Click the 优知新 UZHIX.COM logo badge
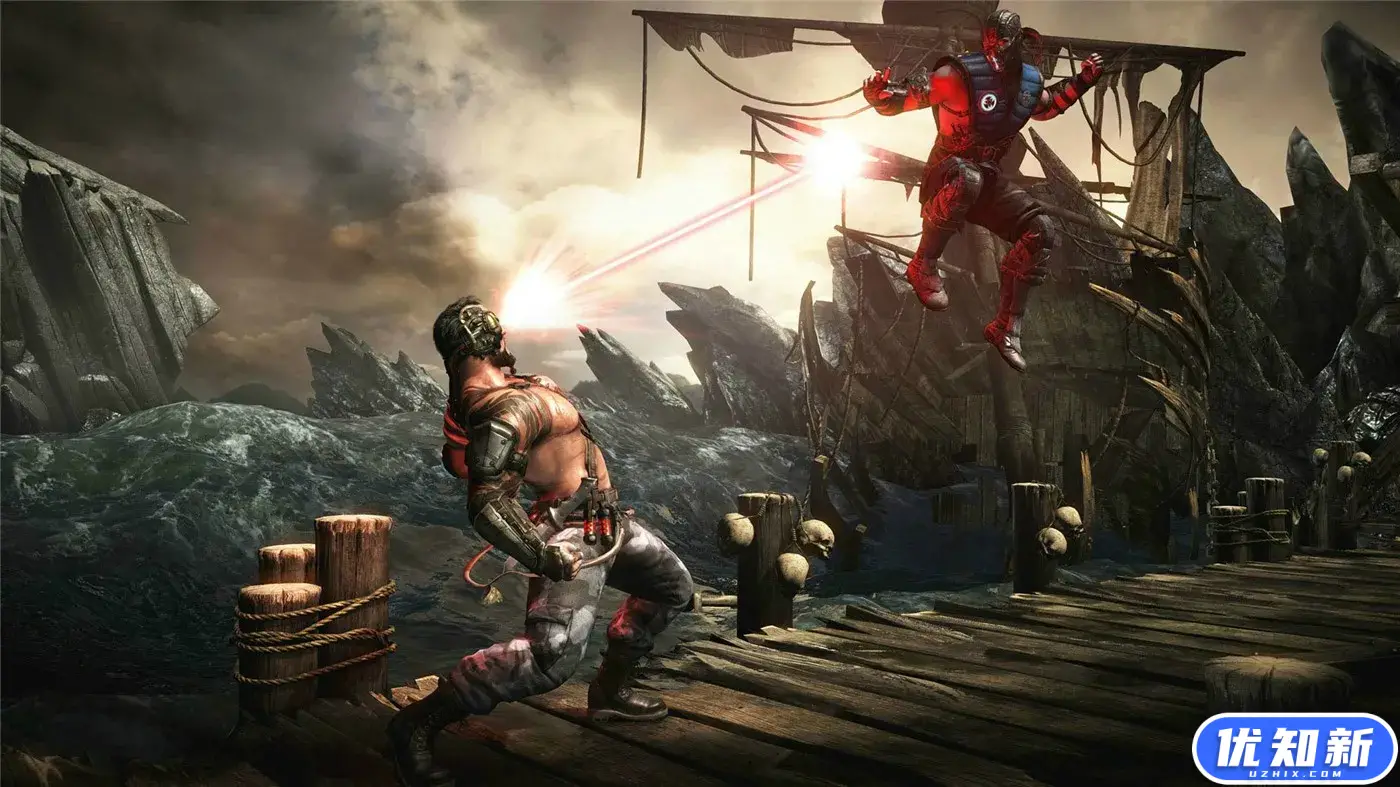The width and height of the screenshot is (1400, 787). pyautogui.click(x=1294, y=749)
